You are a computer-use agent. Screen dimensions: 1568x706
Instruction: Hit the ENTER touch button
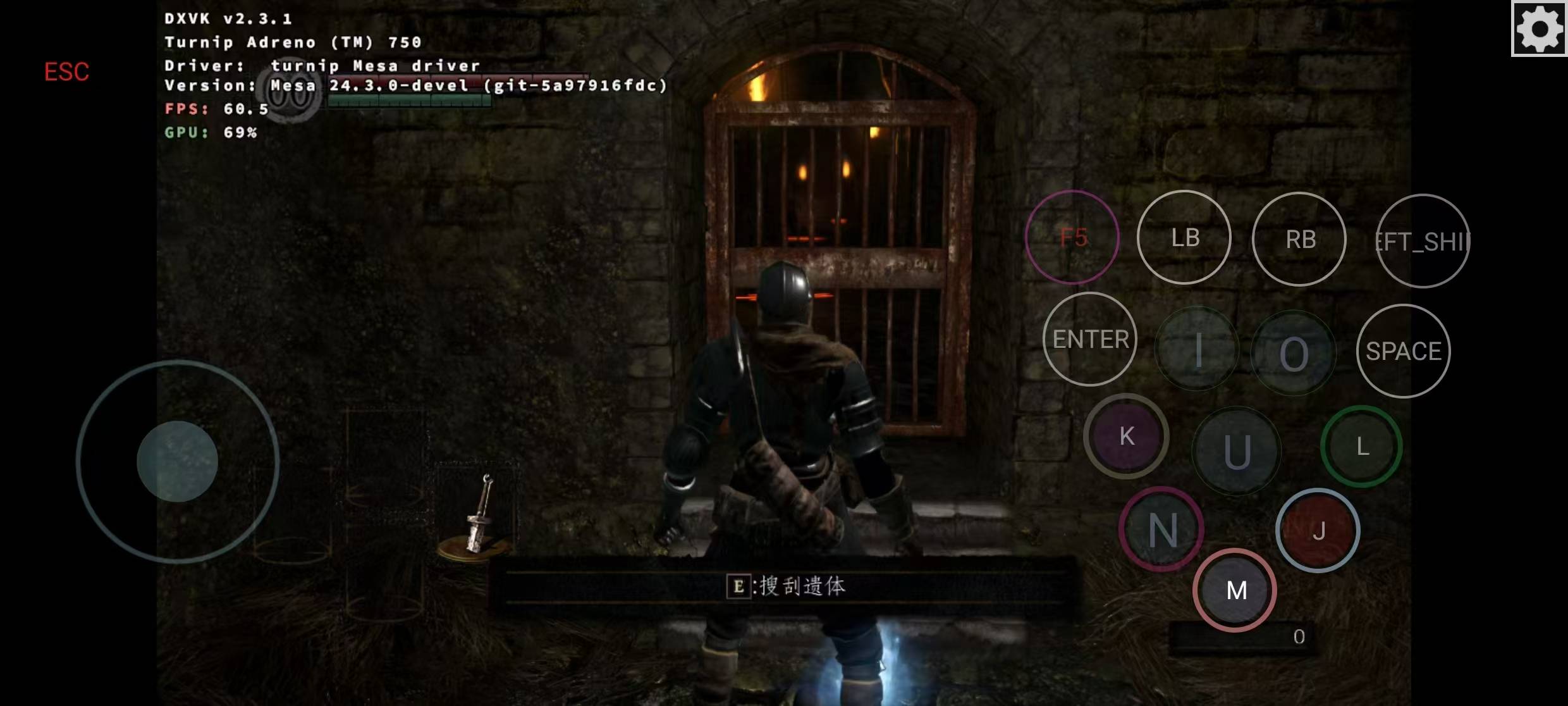tap(1090, 339)
